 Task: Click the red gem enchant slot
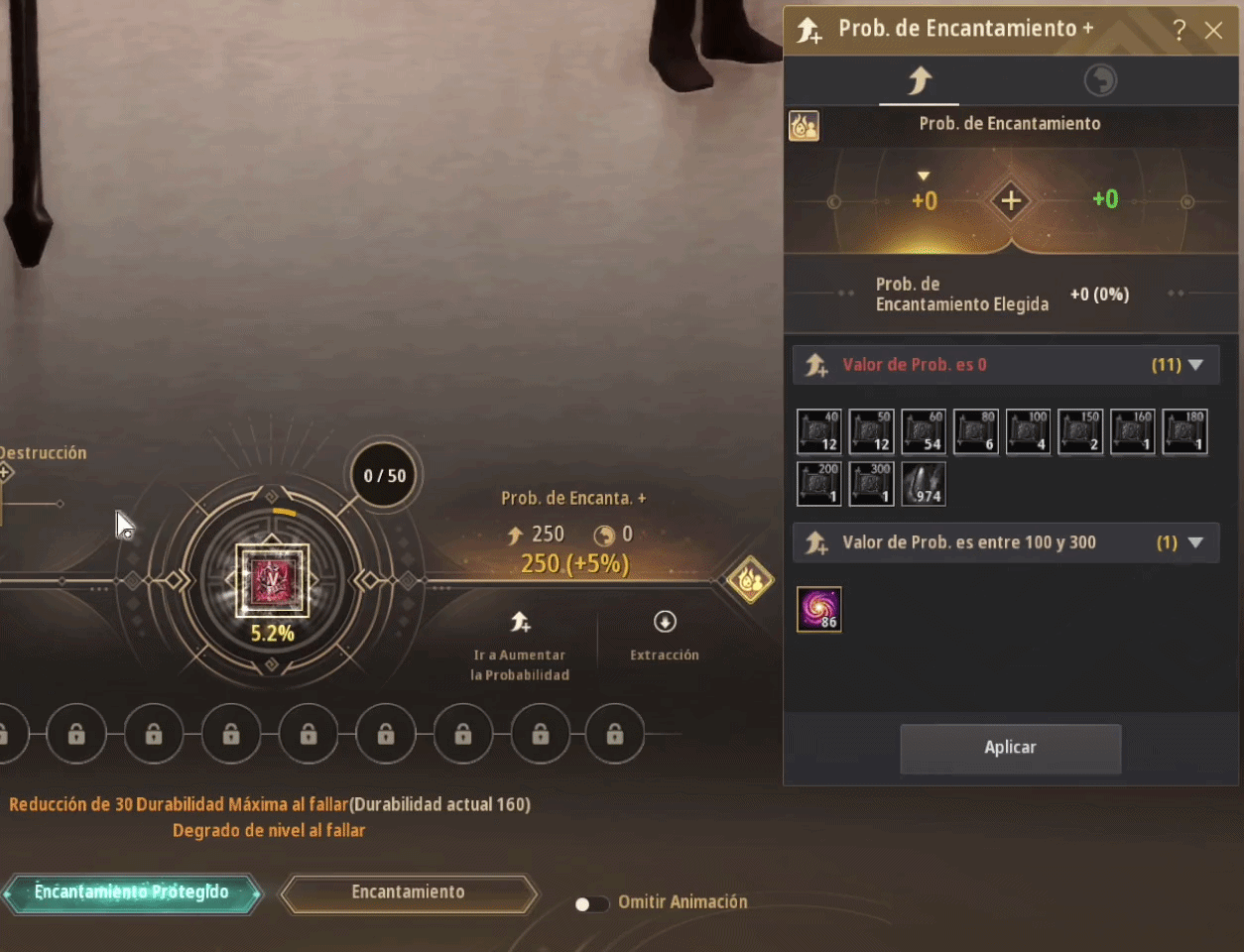272,580
